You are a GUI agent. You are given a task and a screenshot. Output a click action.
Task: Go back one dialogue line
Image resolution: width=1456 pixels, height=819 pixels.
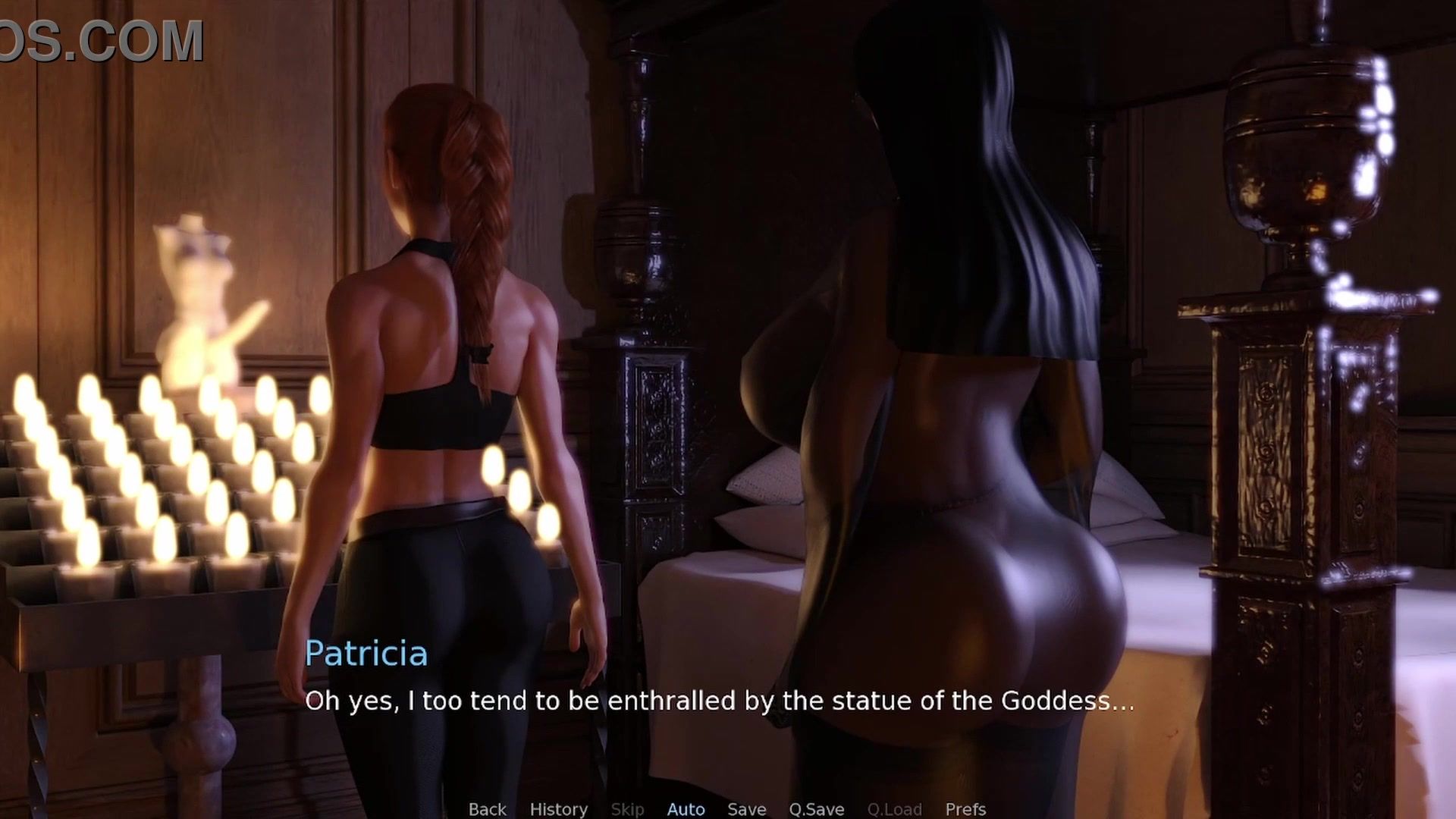487,809
